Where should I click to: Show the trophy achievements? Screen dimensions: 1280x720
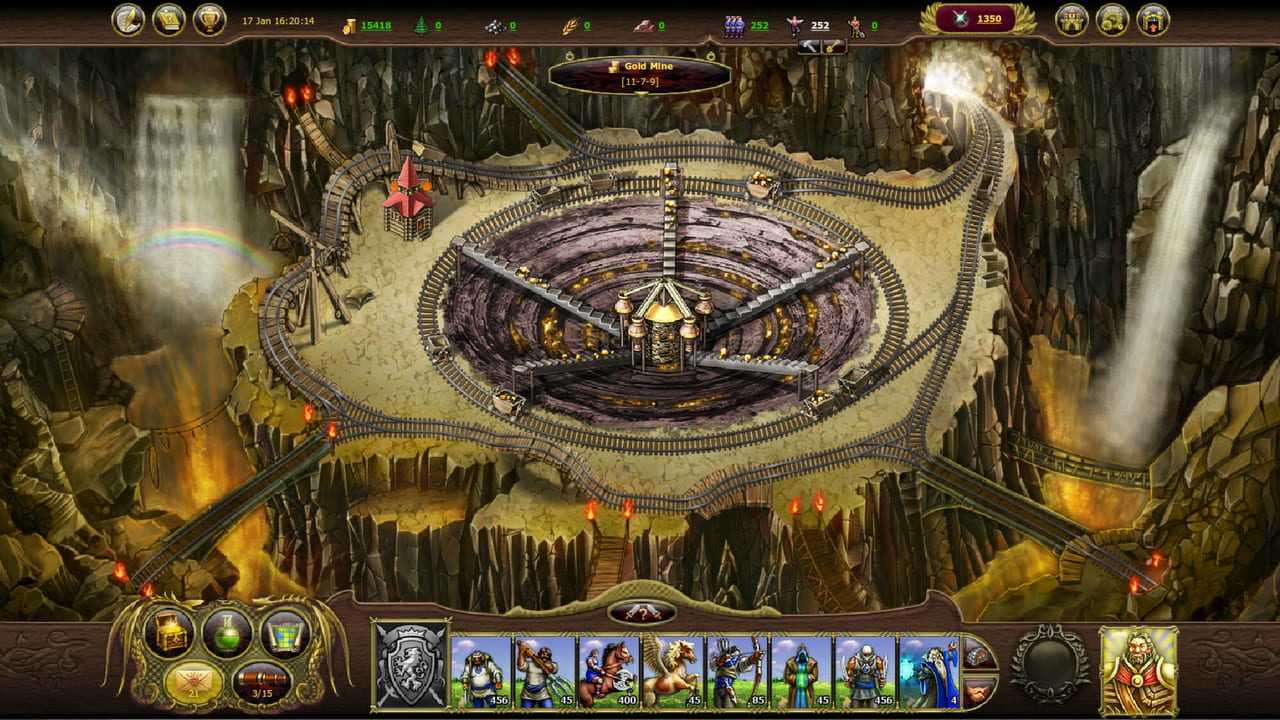(x=209, y=20)
